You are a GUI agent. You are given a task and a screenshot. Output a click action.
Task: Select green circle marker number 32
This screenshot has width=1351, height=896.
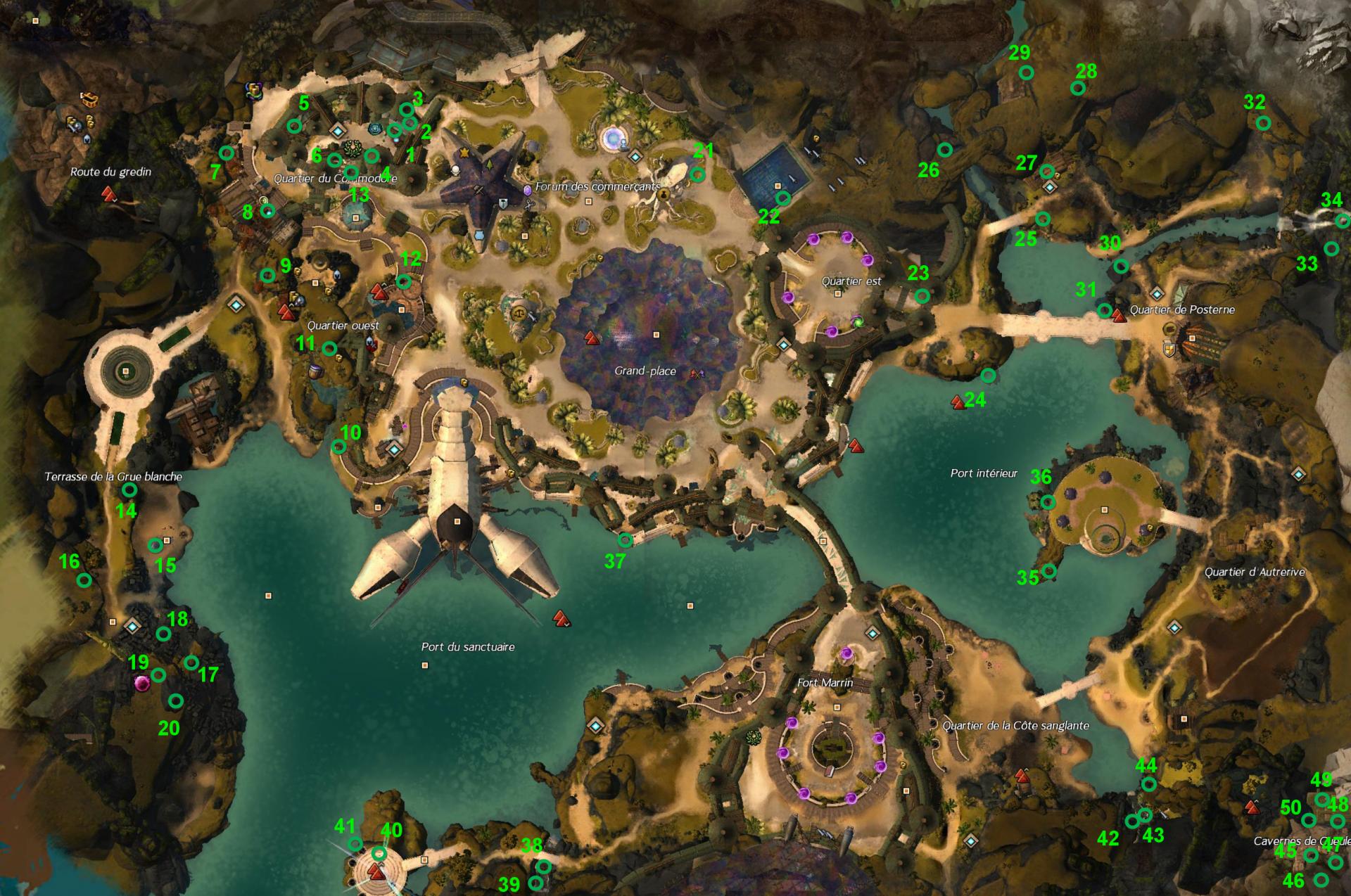tap(1264, 123)
